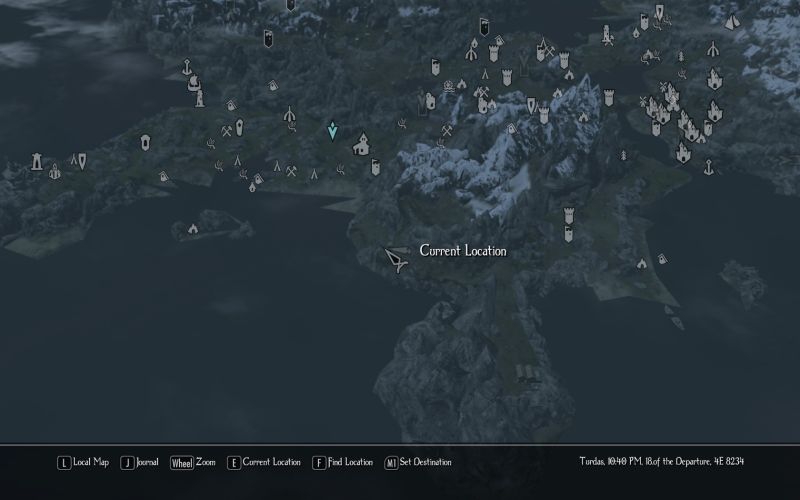Choose the Find Location option
Image resolution: width=800 pixels, height=500 pixels.
coord(343,462)
